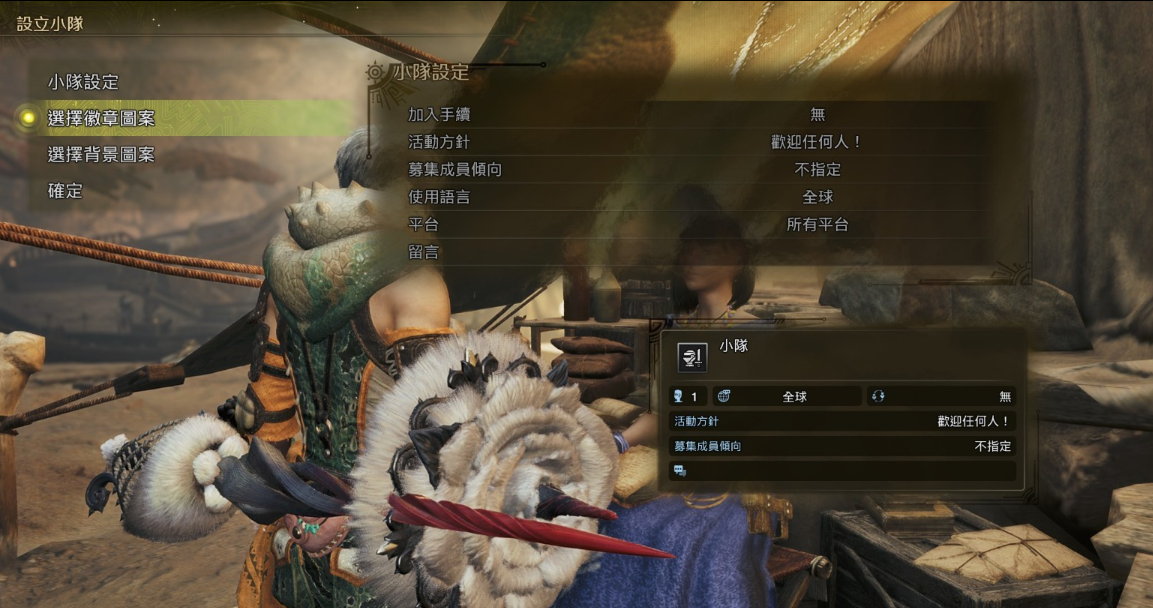Image resolution: width=1153 pixels, height=608 pixels.
Task: Open the 小隊設定 menu entry
Action: (x=83, y=82)
